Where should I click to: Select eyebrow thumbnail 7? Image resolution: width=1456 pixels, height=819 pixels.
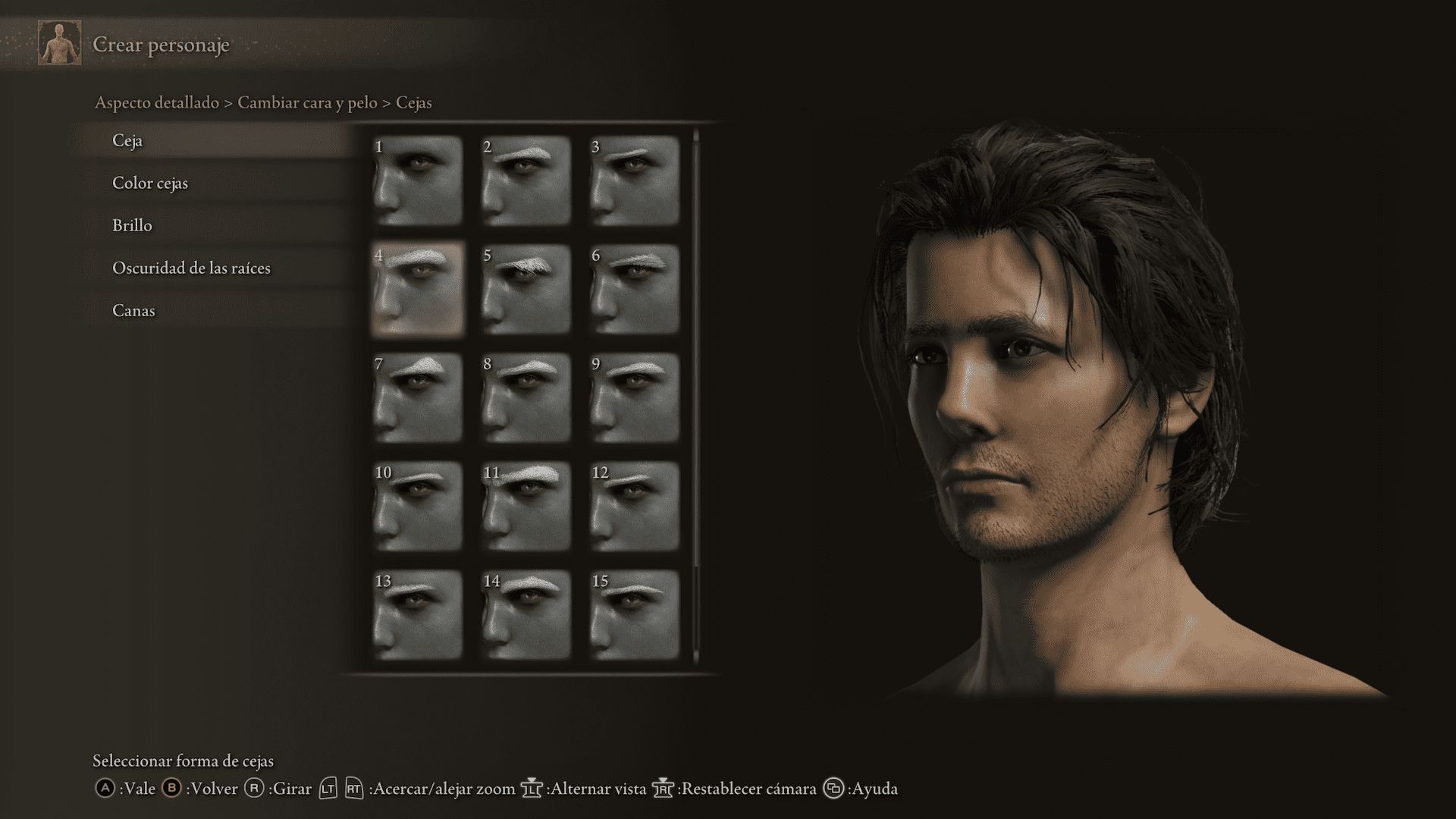(x=417, y=397)
